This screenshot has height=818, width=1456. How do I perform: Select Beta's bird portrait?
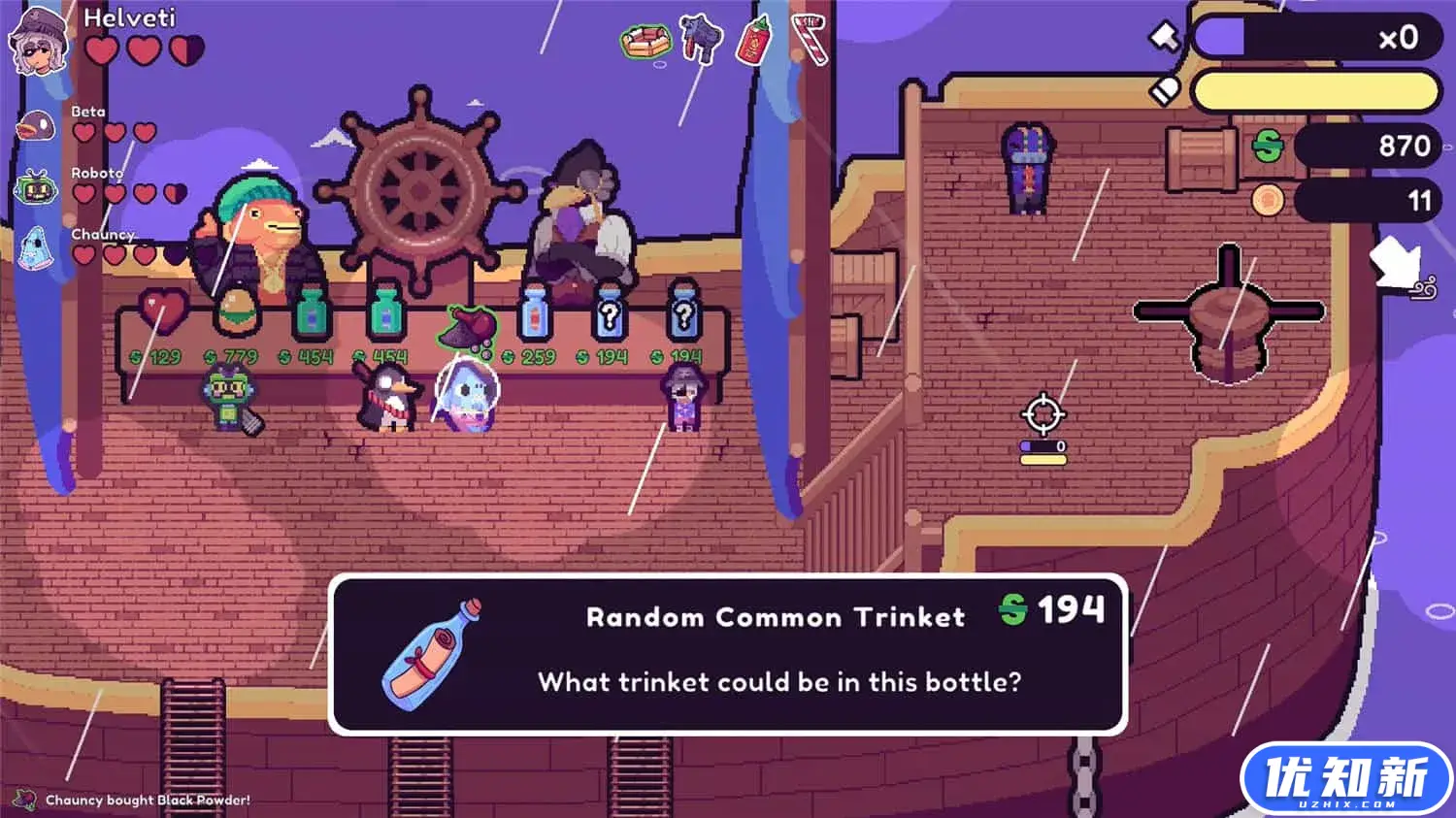37,126
